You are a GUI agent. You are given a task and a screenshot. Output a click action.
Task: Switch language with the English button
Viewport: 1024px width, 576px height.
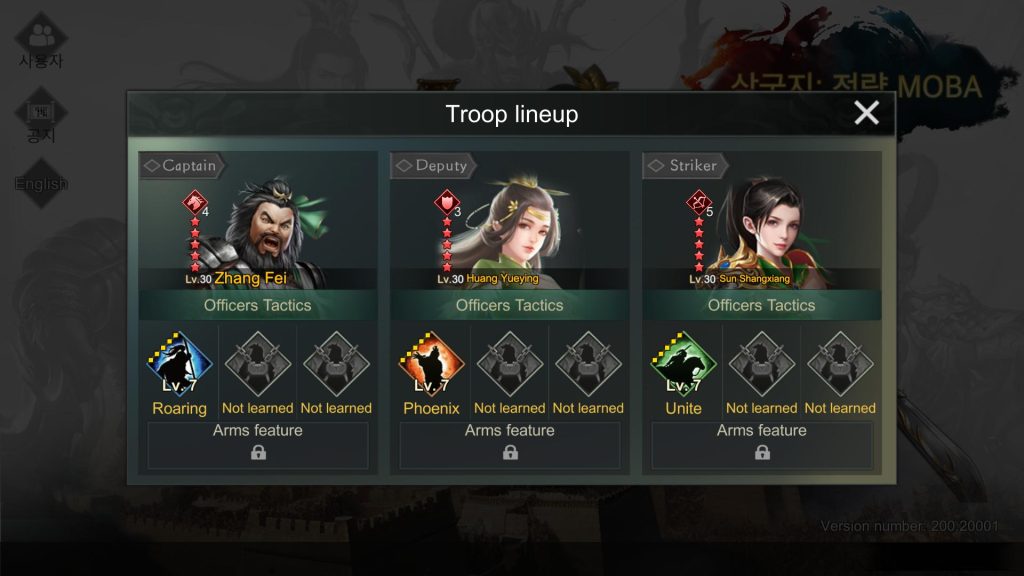(x=41, y=184)
